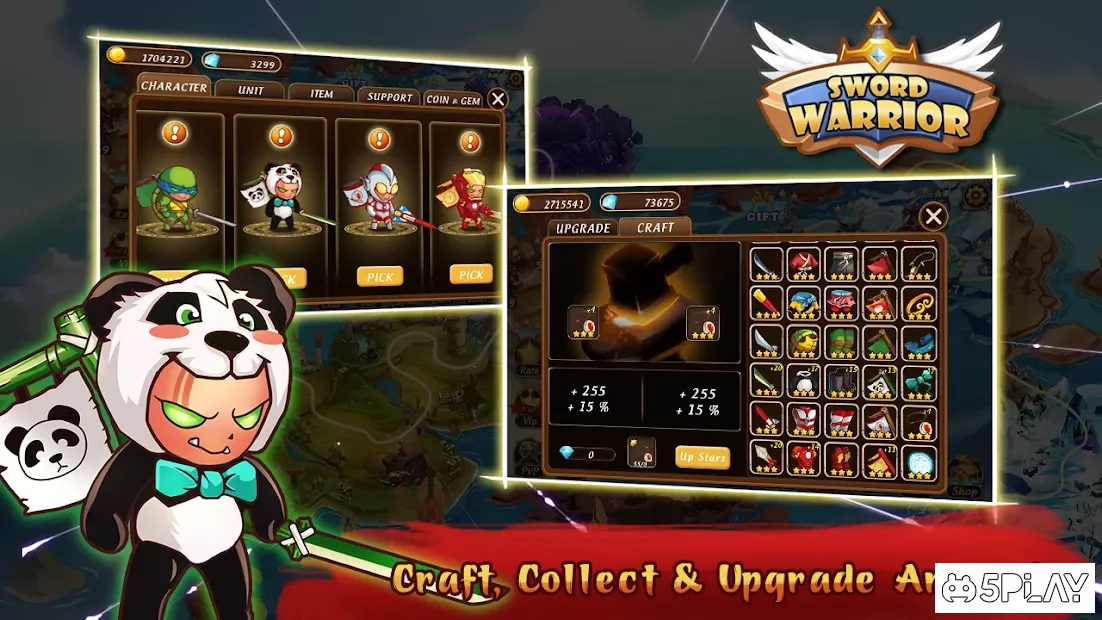Select the glowing blue orb item
Viewport: 1102px width, 620px height.
click(918, 460)
